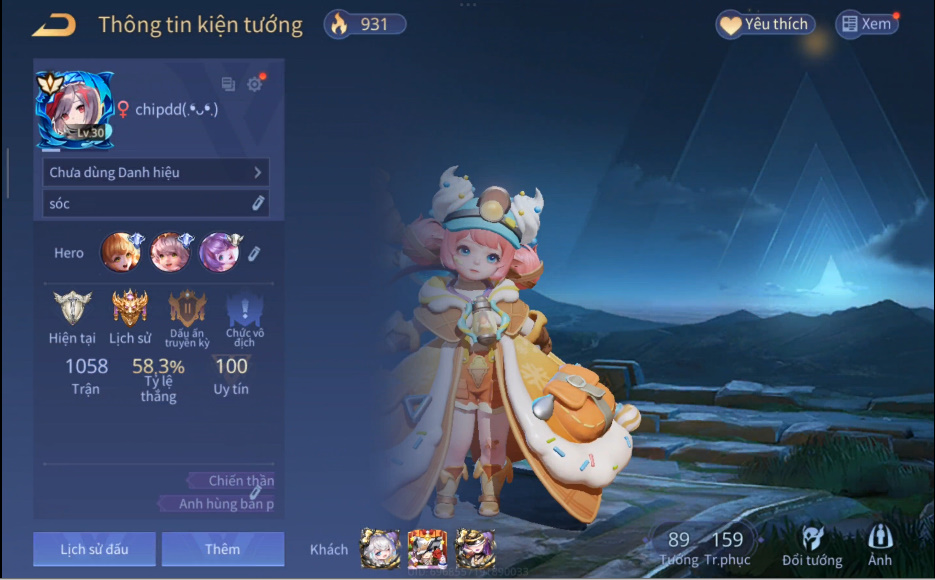Show the Hiện tại rank badge
Image resolution: width=935 pixels, height=580 pixels.
[72, 308]
